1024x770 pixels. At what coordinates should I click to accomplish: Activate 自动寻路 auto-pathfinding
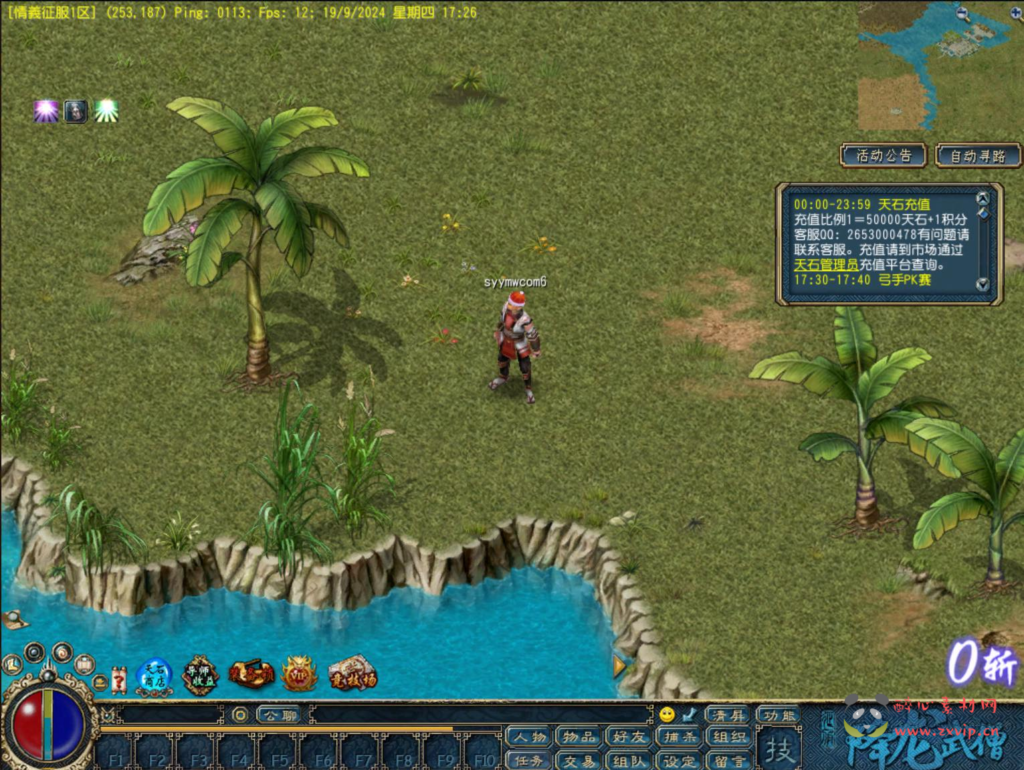[978, 155]
